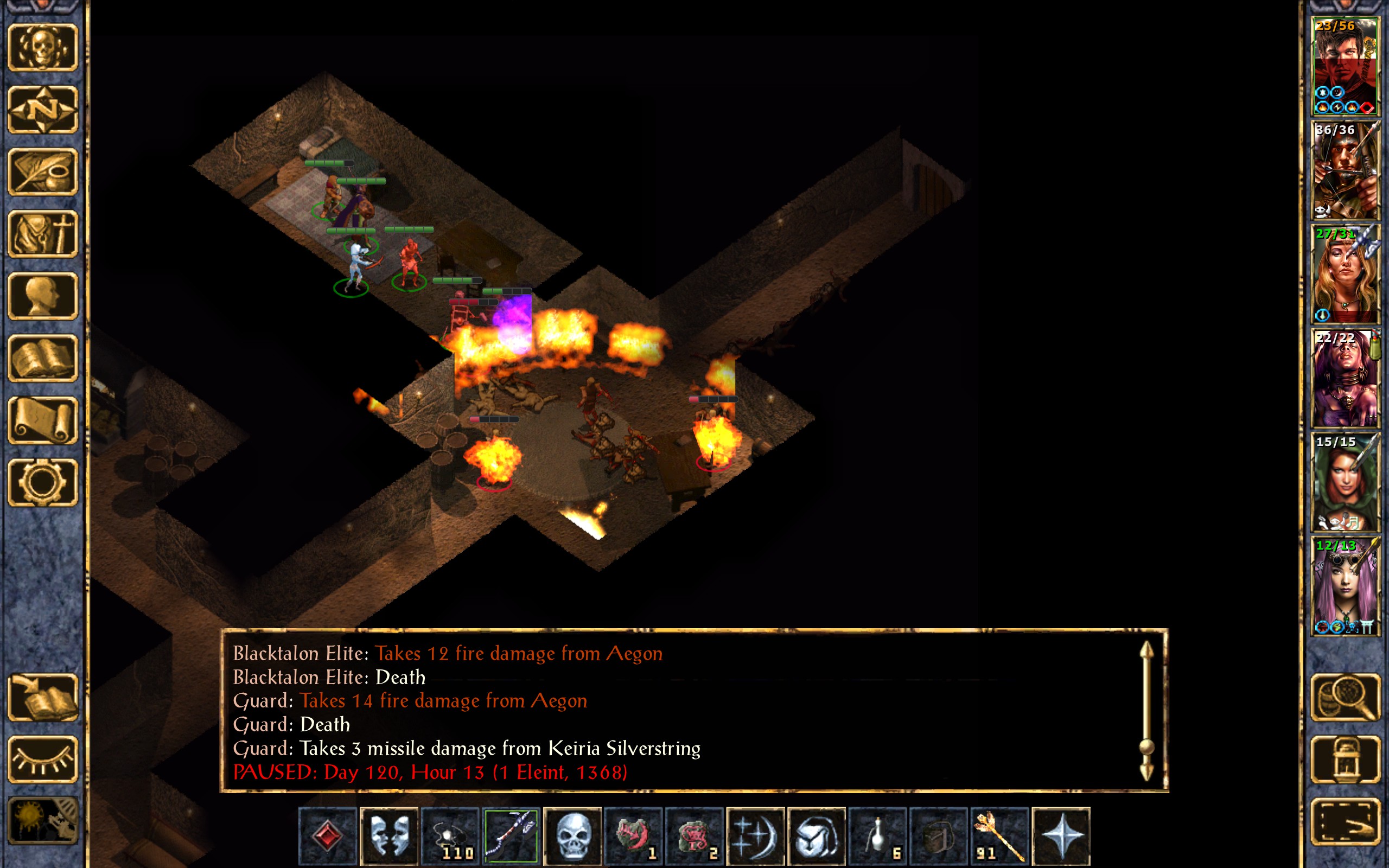Click the magnifying glass highlight button
The image size is (1389, 868).
coord(1345,697)
